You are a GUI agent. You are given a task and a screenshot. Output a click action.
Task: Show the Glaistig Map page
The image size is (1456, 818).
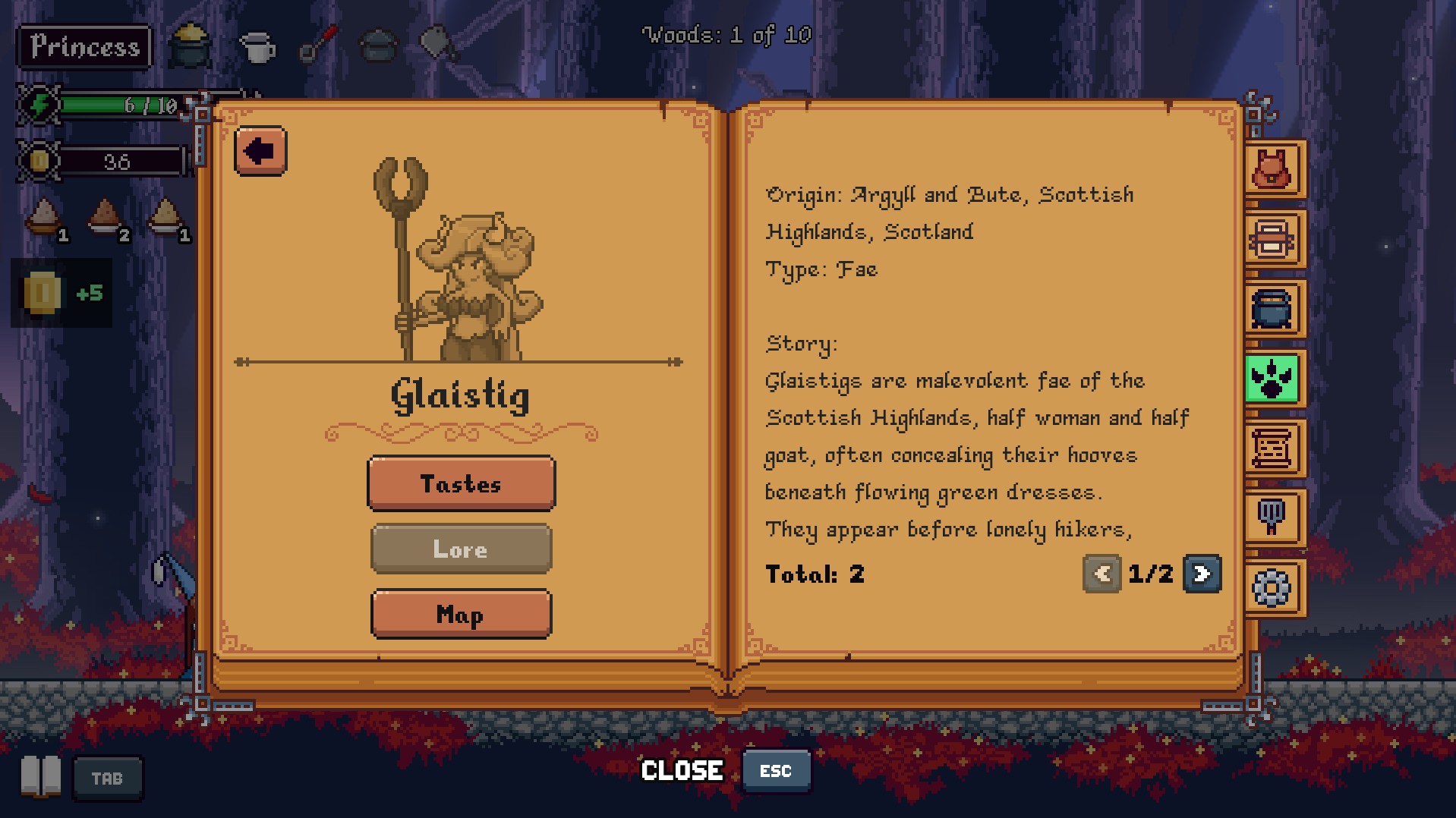(x=461, y=614)
